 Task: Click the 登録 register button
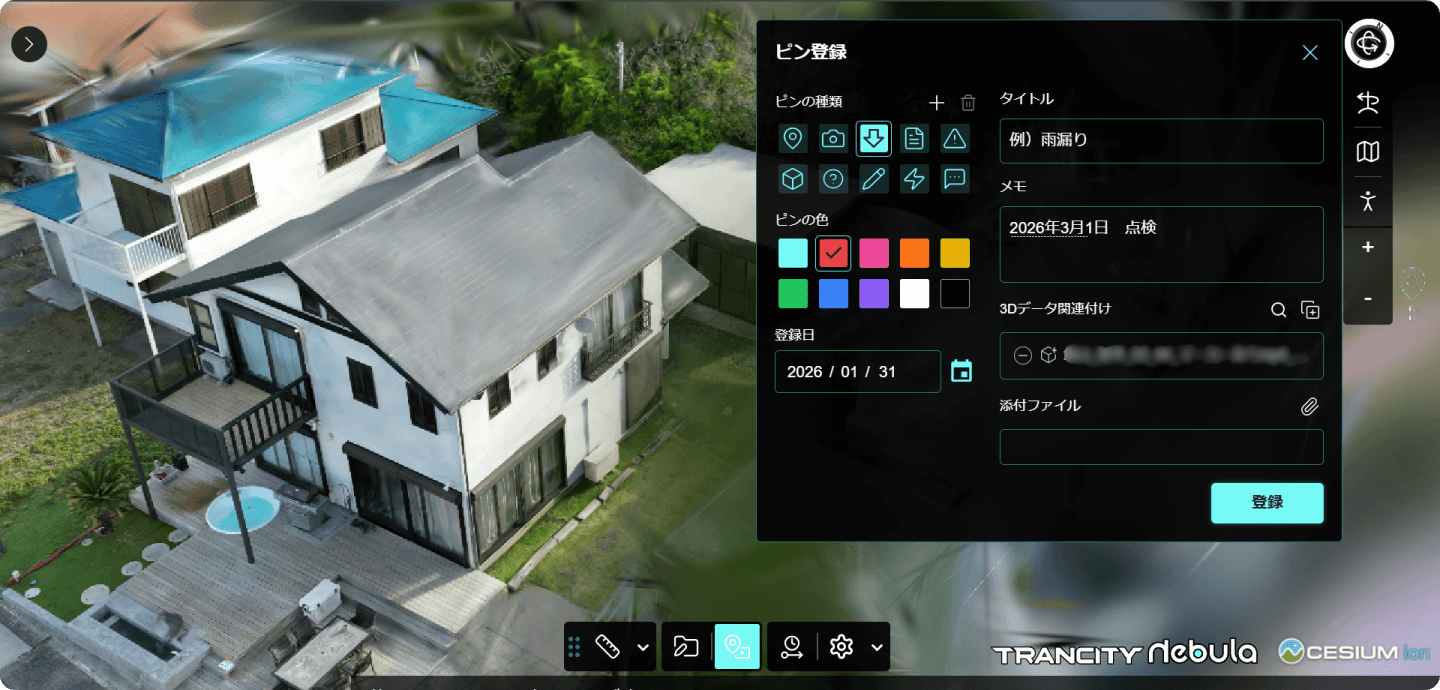[1267, 503]
